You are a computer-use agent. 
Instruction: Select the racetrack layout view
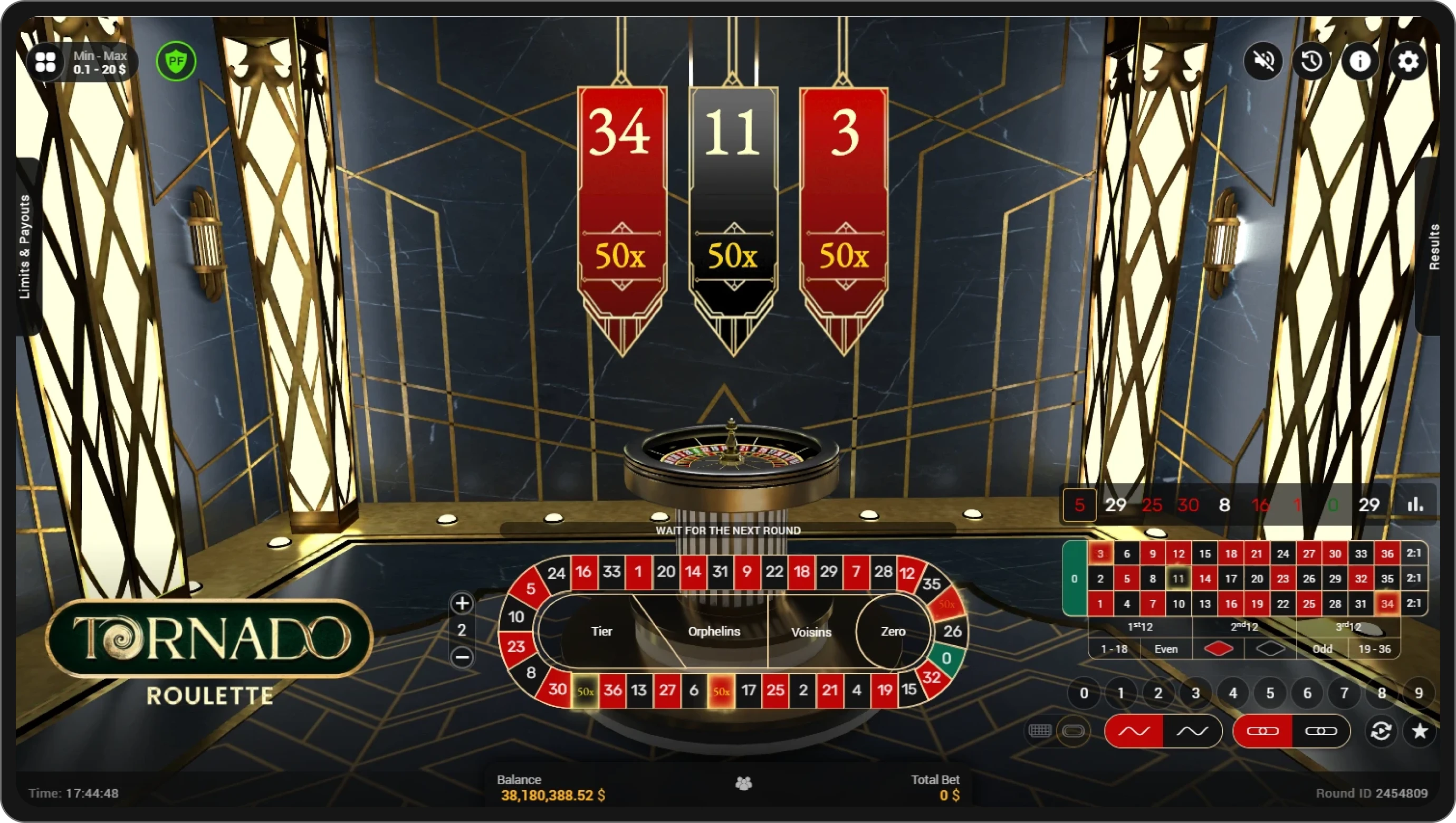(1074, 731)
